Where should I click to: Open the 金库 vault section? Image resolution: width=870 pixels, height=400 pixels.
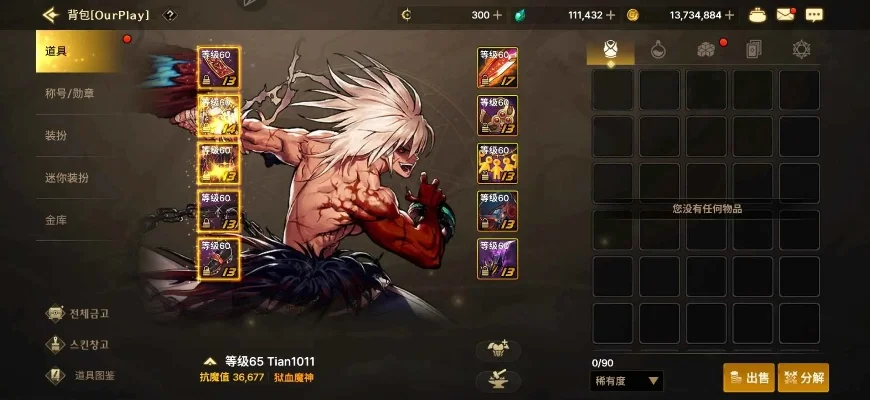pyautogui.click(x=80, y=219)
